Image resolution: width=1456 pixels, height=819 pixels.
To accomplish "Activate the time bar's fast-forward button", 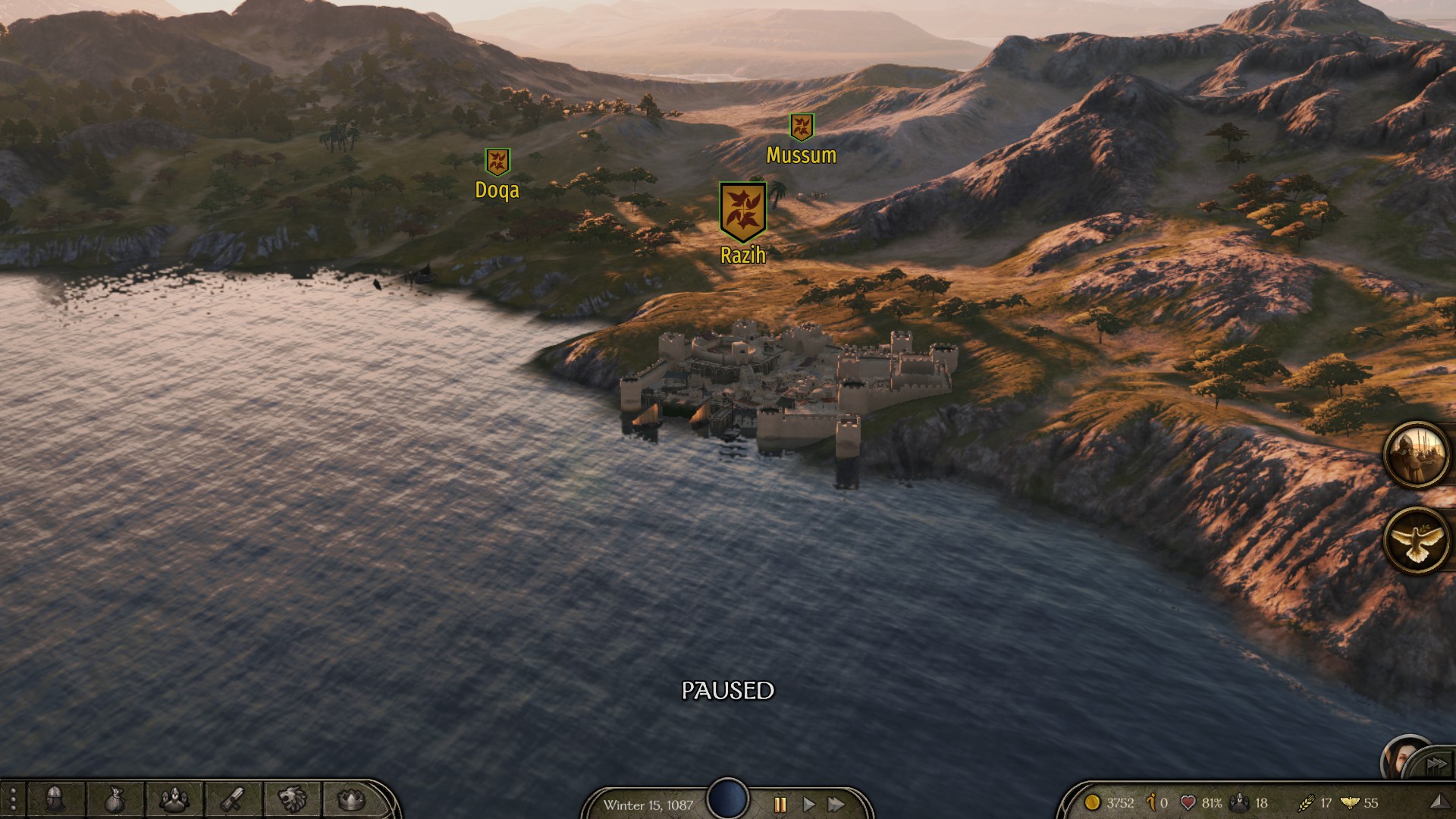I will (x=836, y=804).
